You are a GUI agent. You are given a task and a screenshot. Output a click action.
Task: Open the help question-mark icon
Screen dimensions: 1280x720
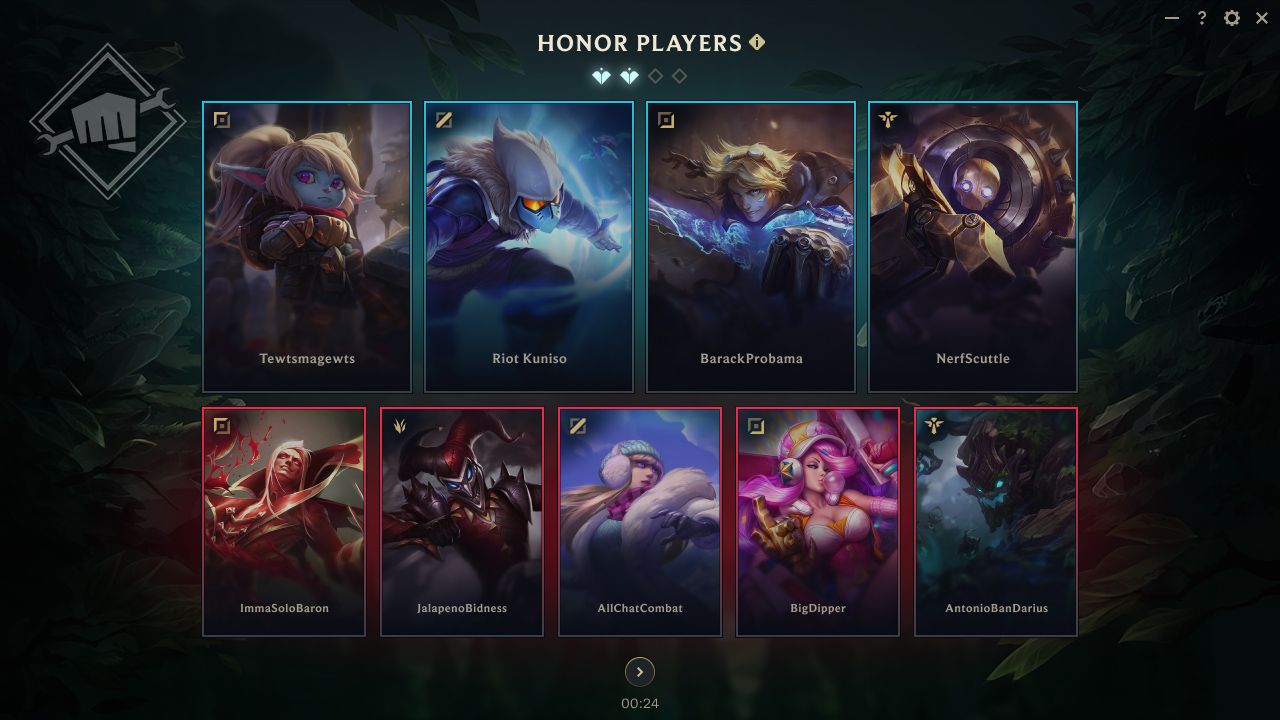(1201, 18)
